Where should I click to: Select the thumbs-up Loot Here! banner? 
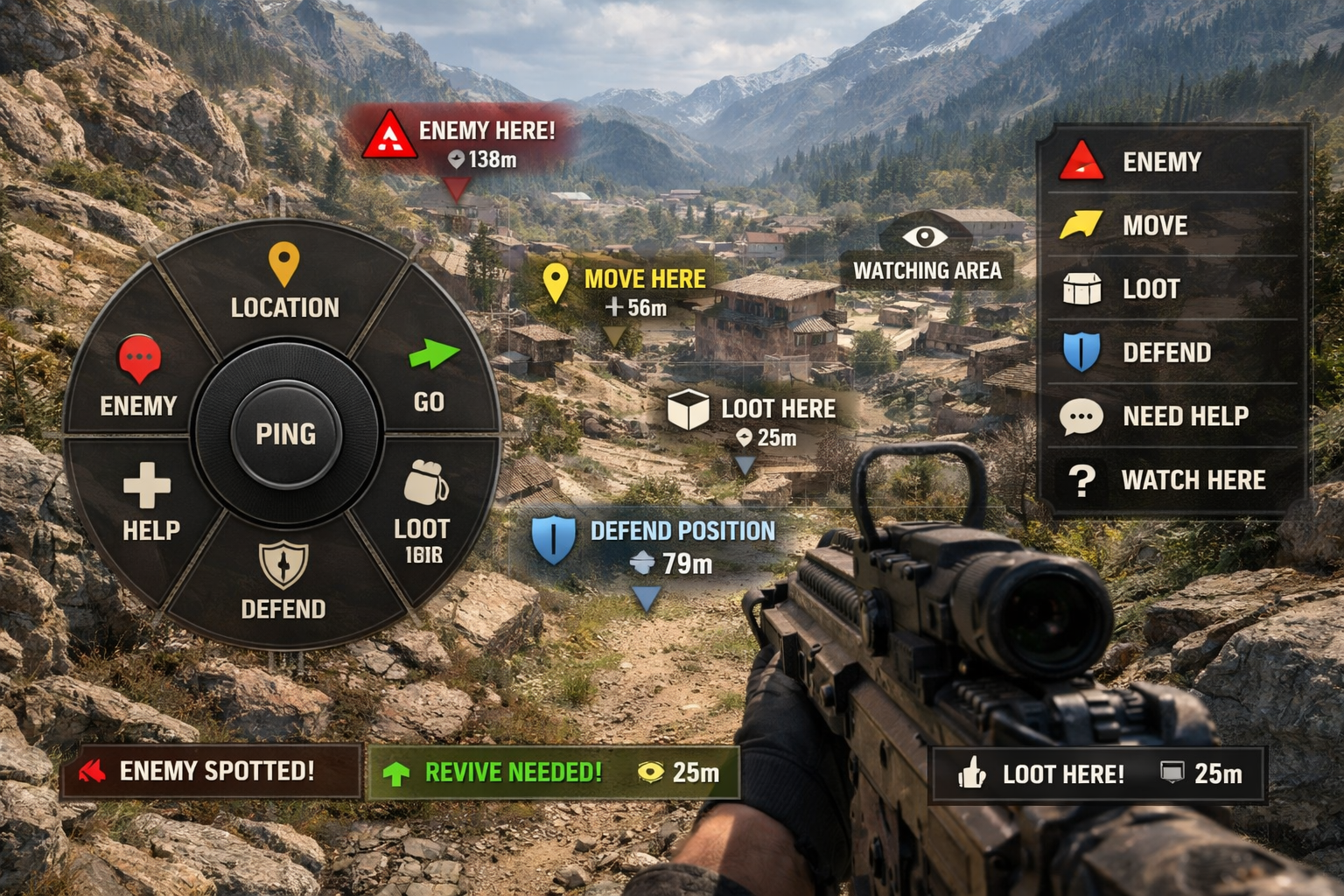tap(1097, 774)
